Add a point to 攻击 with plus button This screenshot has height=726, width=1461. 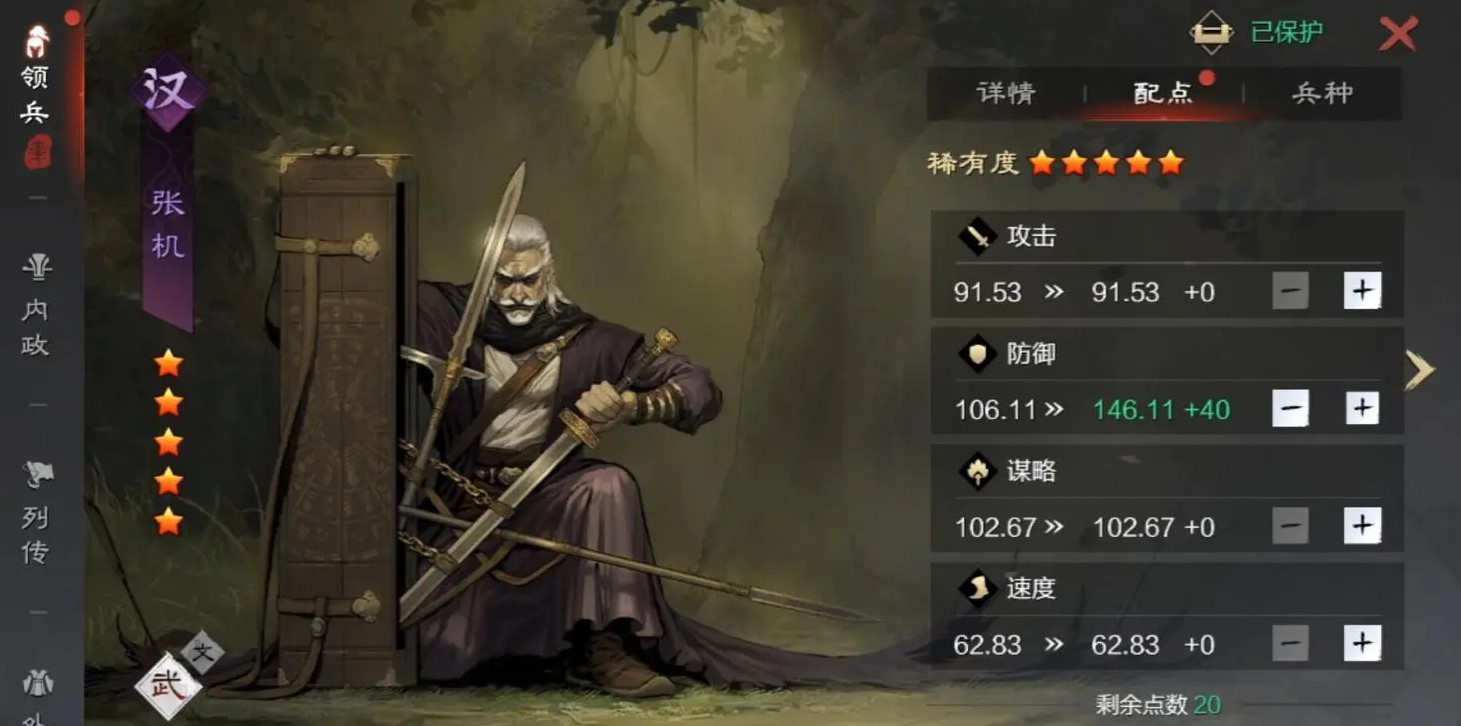[x=1363, y=291]
